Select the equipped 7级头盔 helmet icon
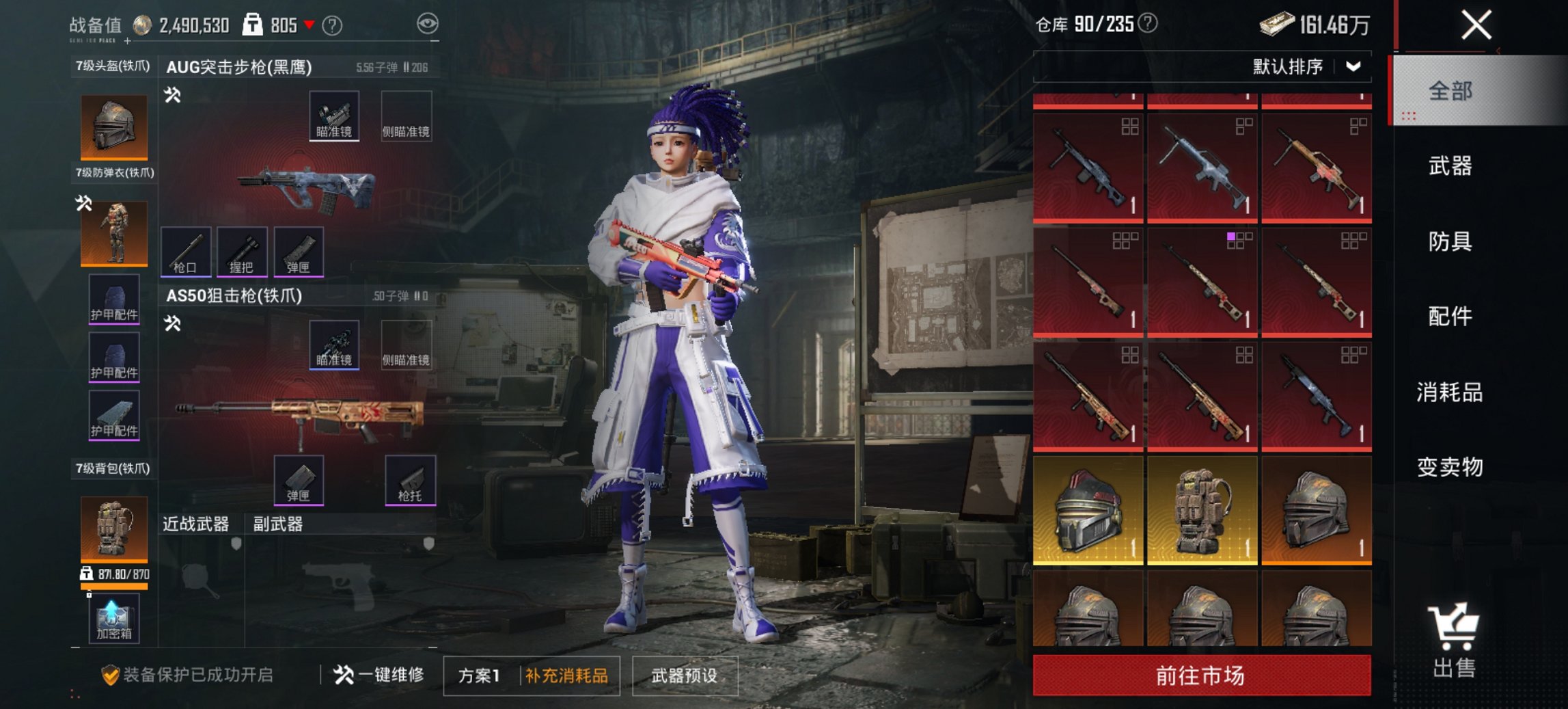1568x709 pixels. pos(113,126)
